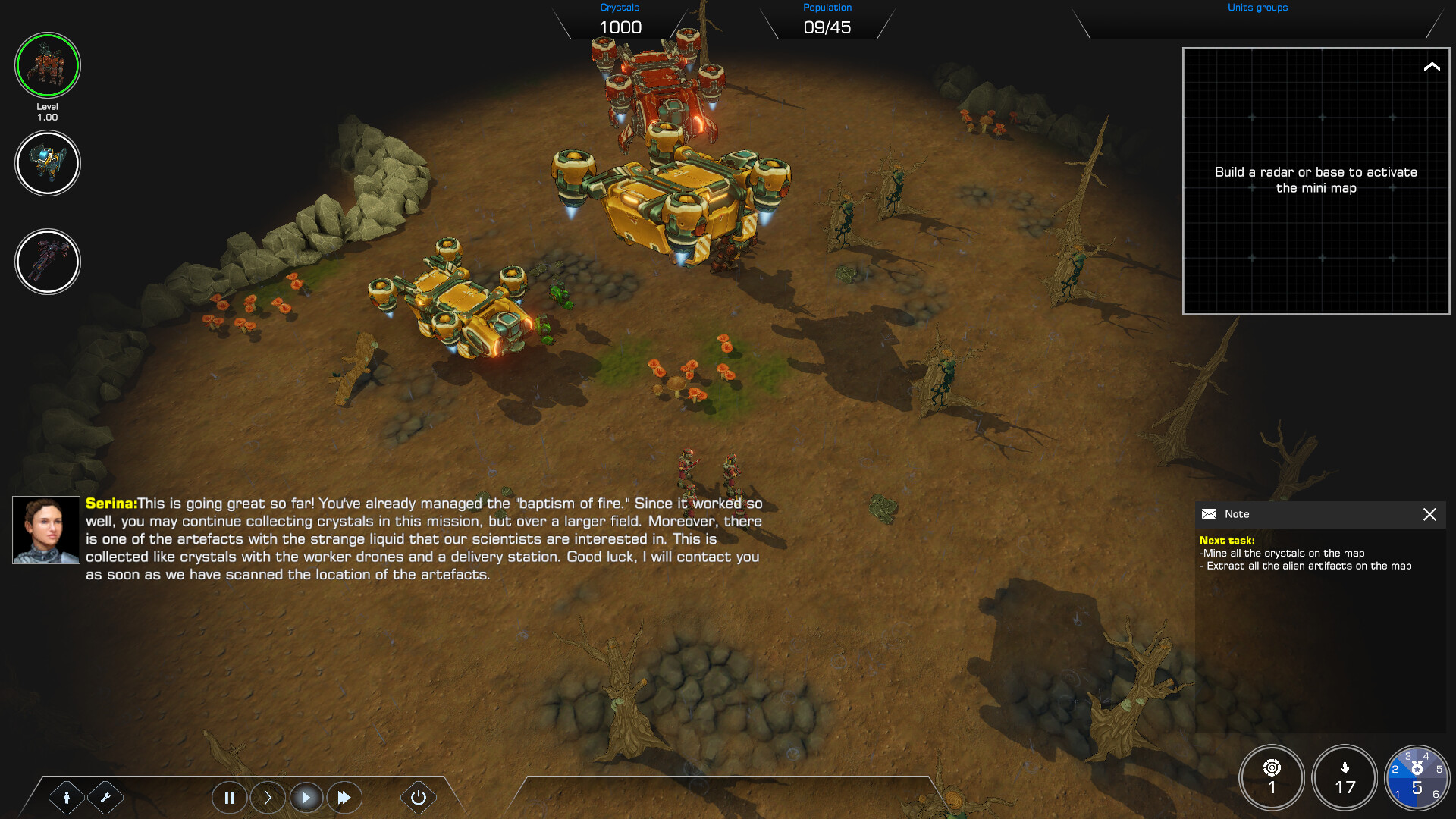Click the single step arrow speed control
Screen dimensions: 1456x819
pos(268,797)
